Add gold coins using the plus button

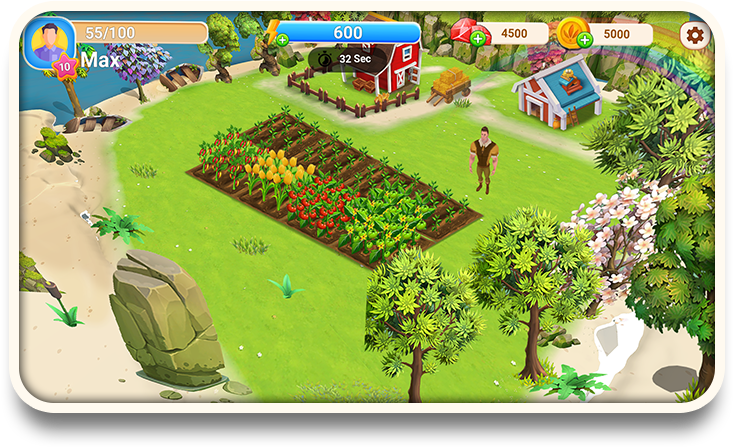point(584,40)
